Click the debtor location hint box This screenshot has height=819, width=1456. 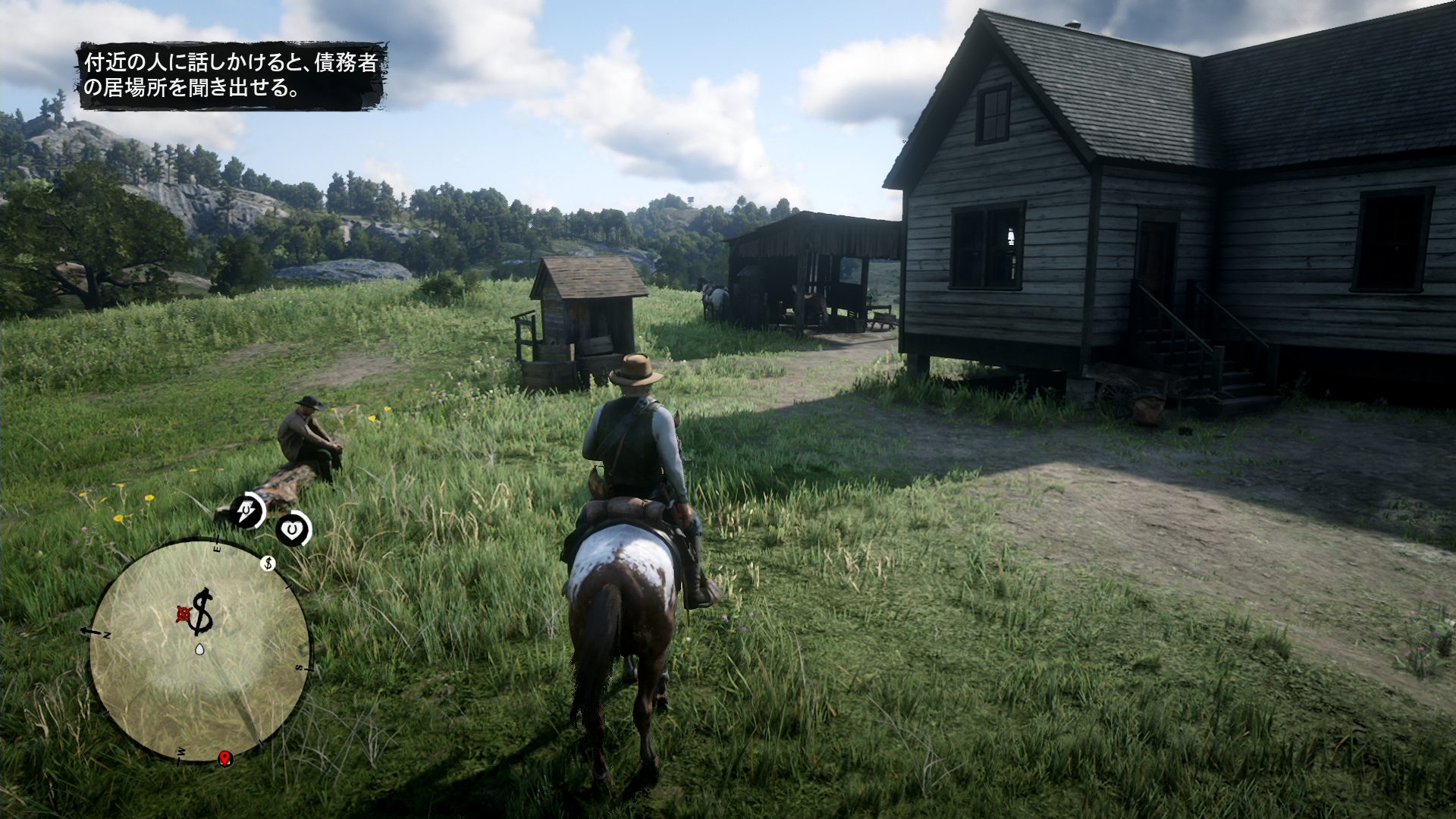(x=231, y=75)
